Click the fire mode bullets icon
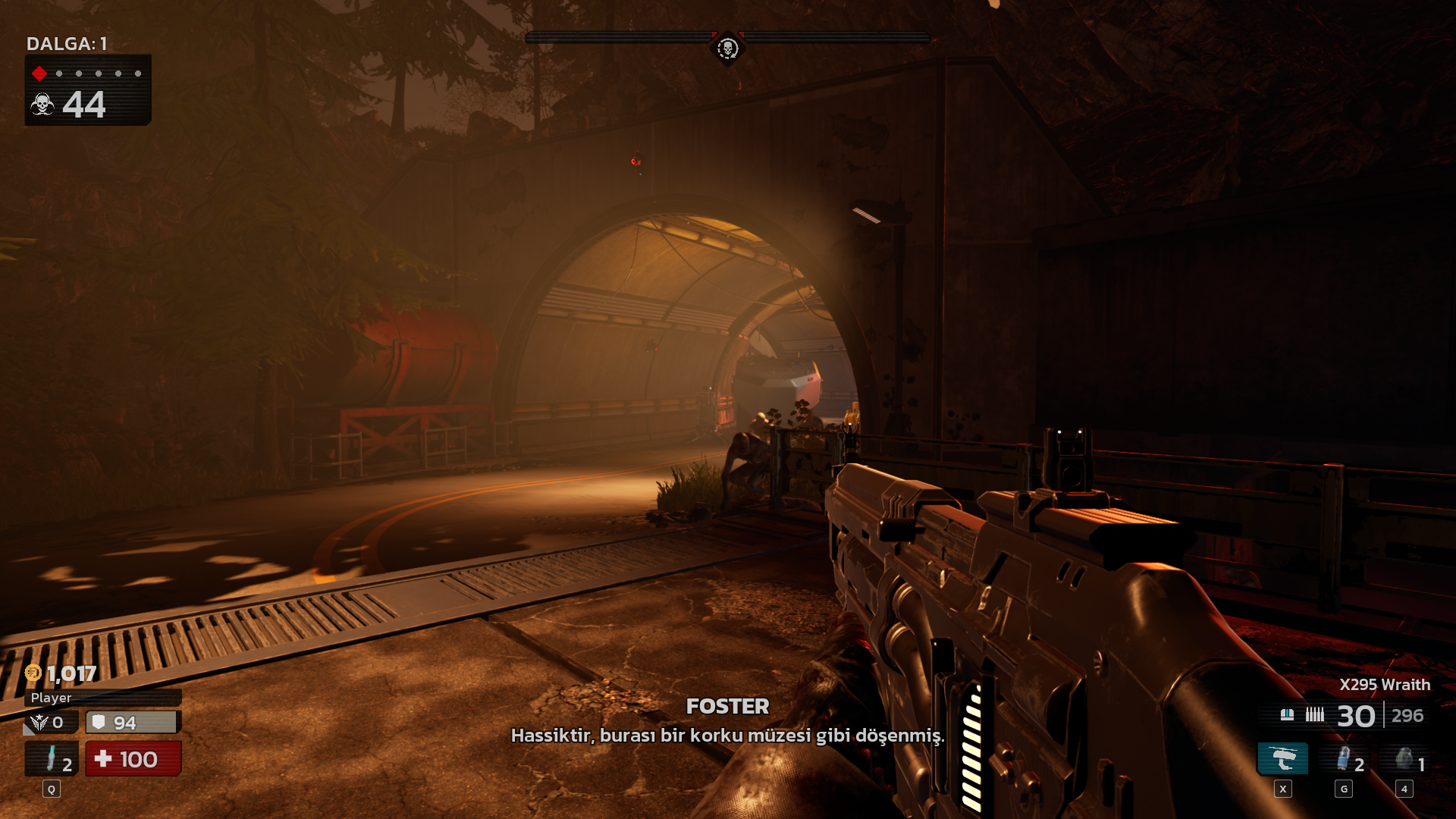The height and width of the screenshot is (819, 1456). pyautogui.click(x=1314, y=715)
